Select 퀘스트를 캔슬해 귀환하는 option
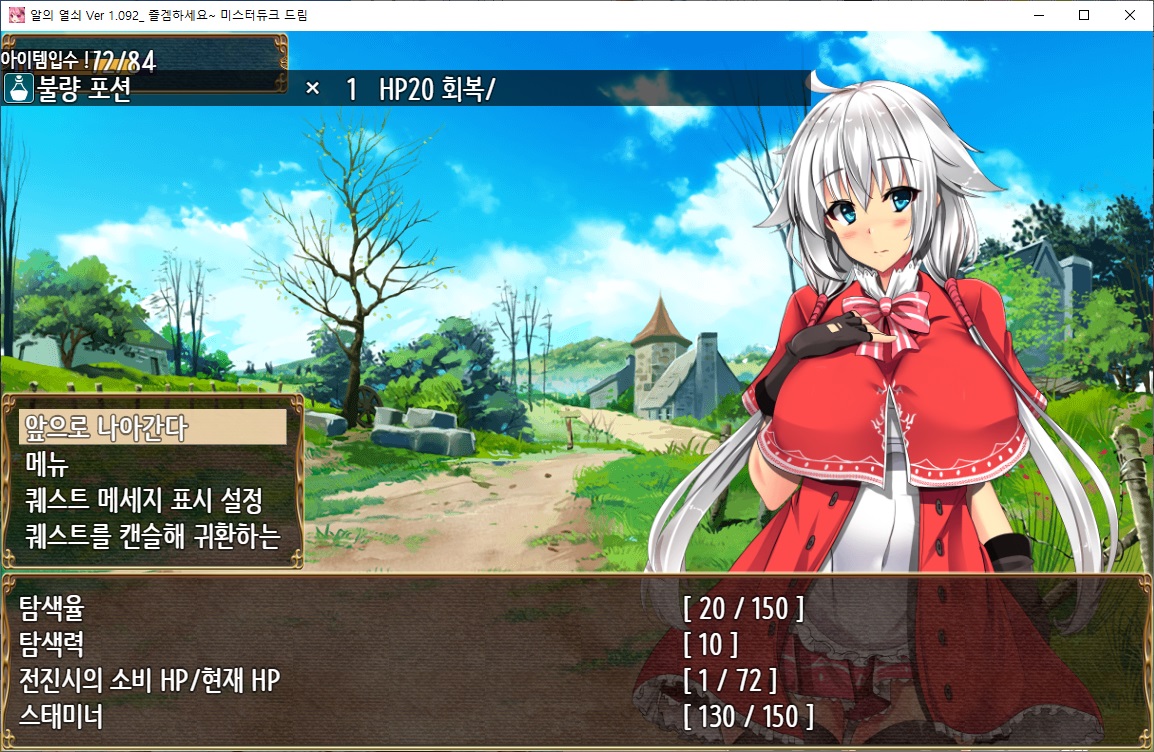The image size is (1154, 752). click(x=152, y=536)
